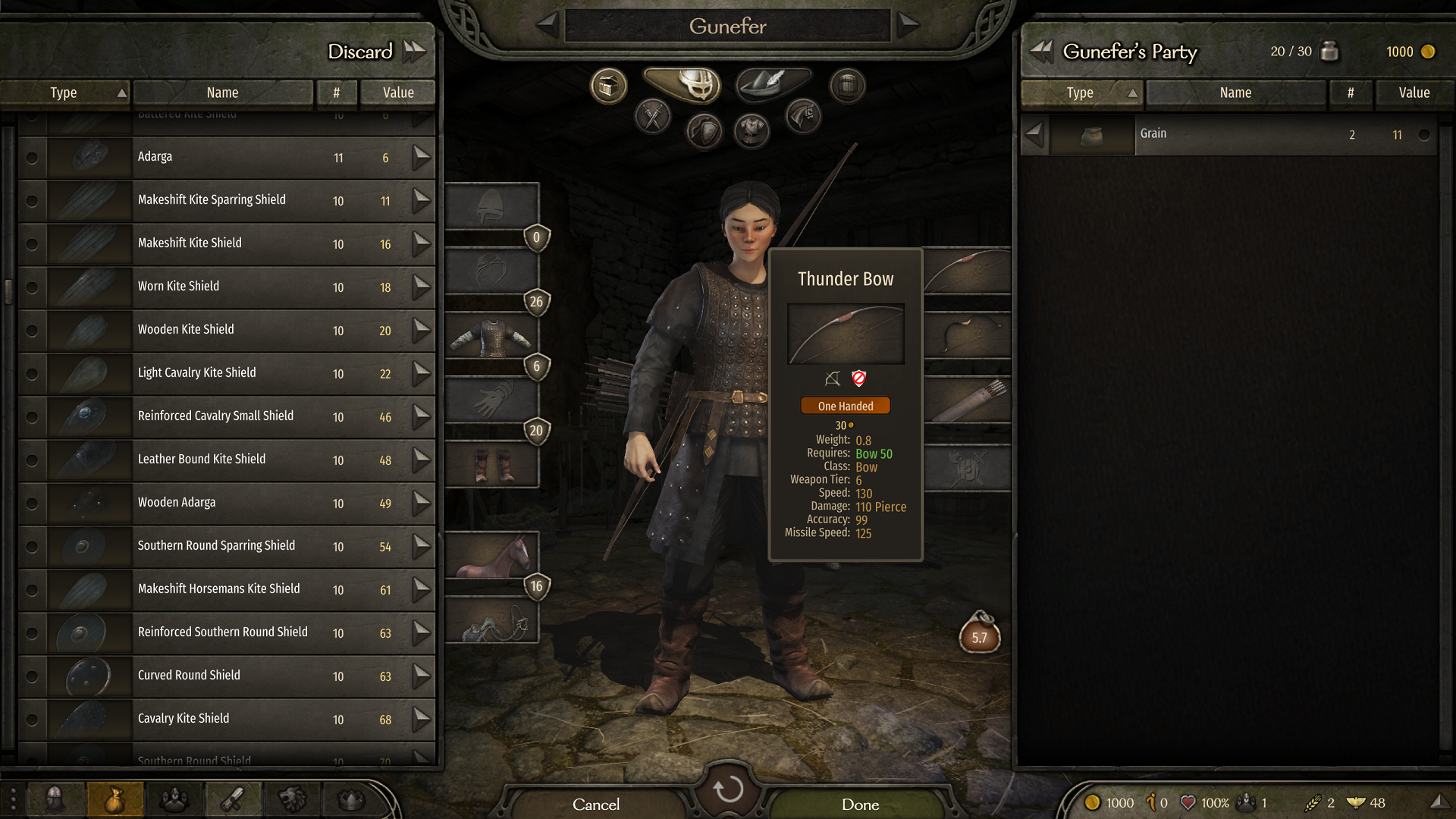Sort discard list by Type column
1456x819 pixels.
[64, 93]
